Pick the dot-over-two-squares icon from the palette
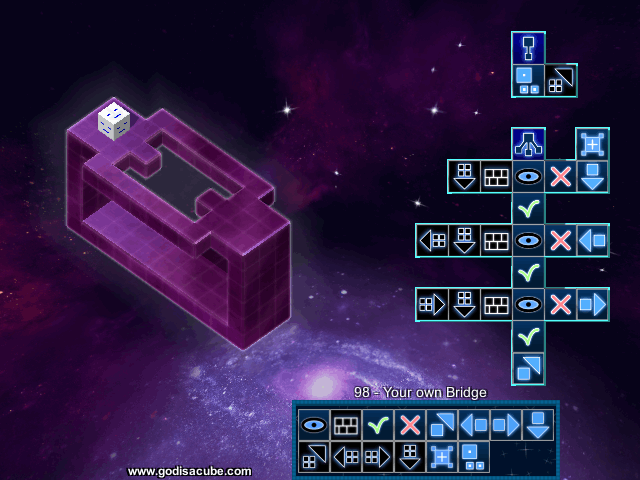 pyautogui.click(x=474, y=457)
